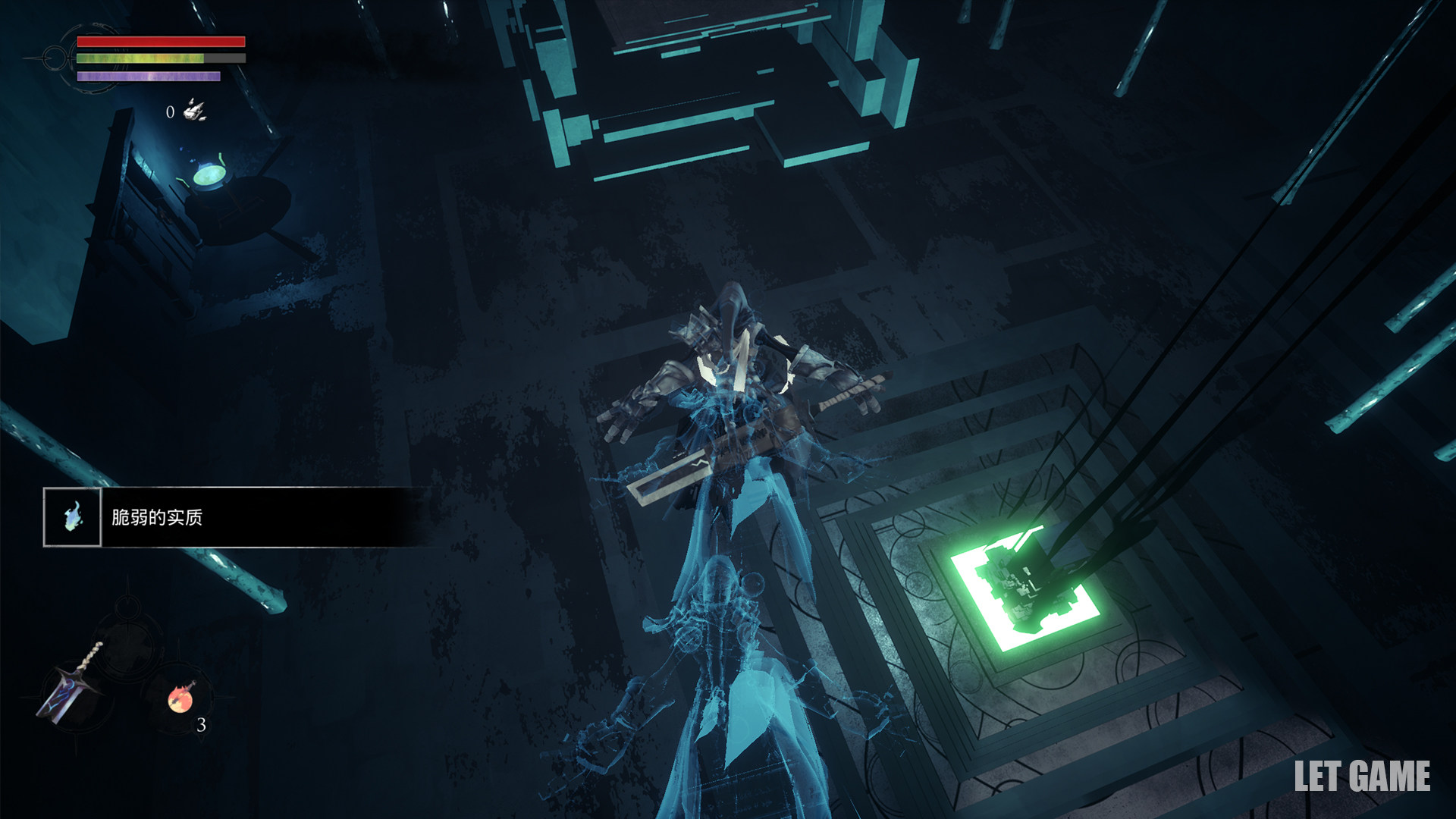Click the white soul shard currency icon
This screenshot has width=1456, height=819.
(195, 111)
